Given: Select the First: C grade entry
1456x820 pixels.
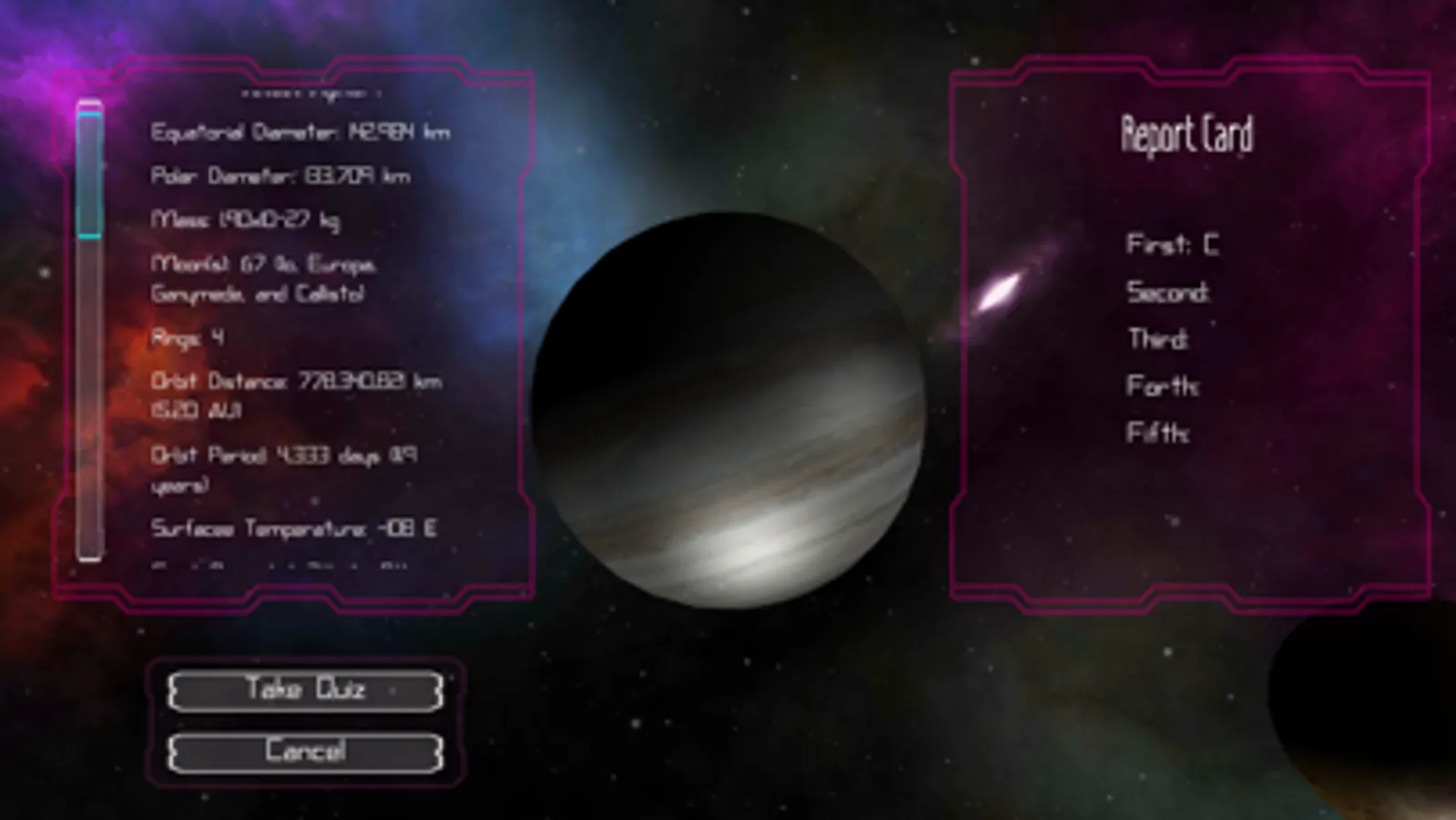Looking at the screenshot, I should click(1173, 244).
